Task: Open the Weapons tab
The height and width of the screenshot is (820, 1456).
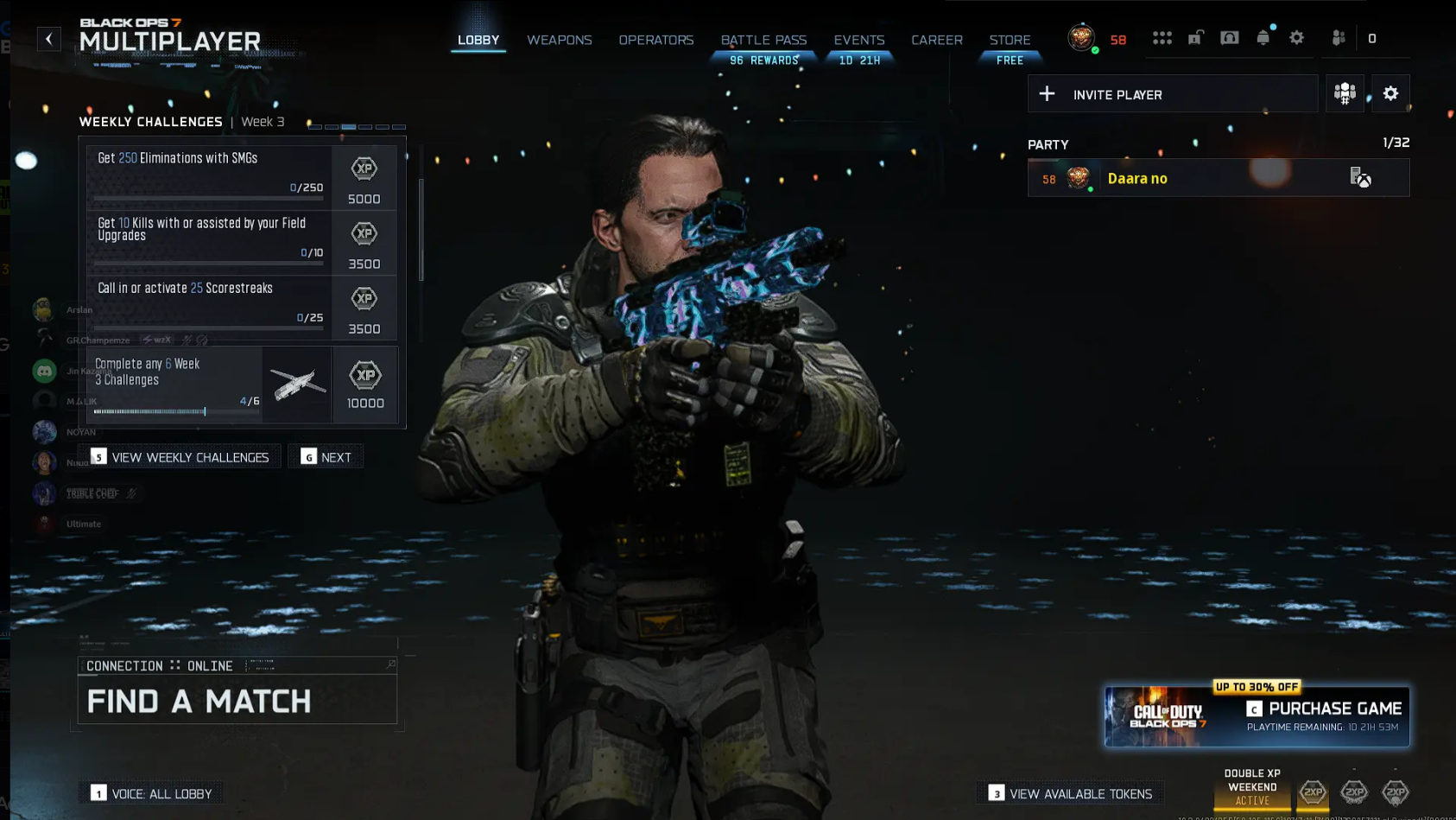Action: (559, 40)
